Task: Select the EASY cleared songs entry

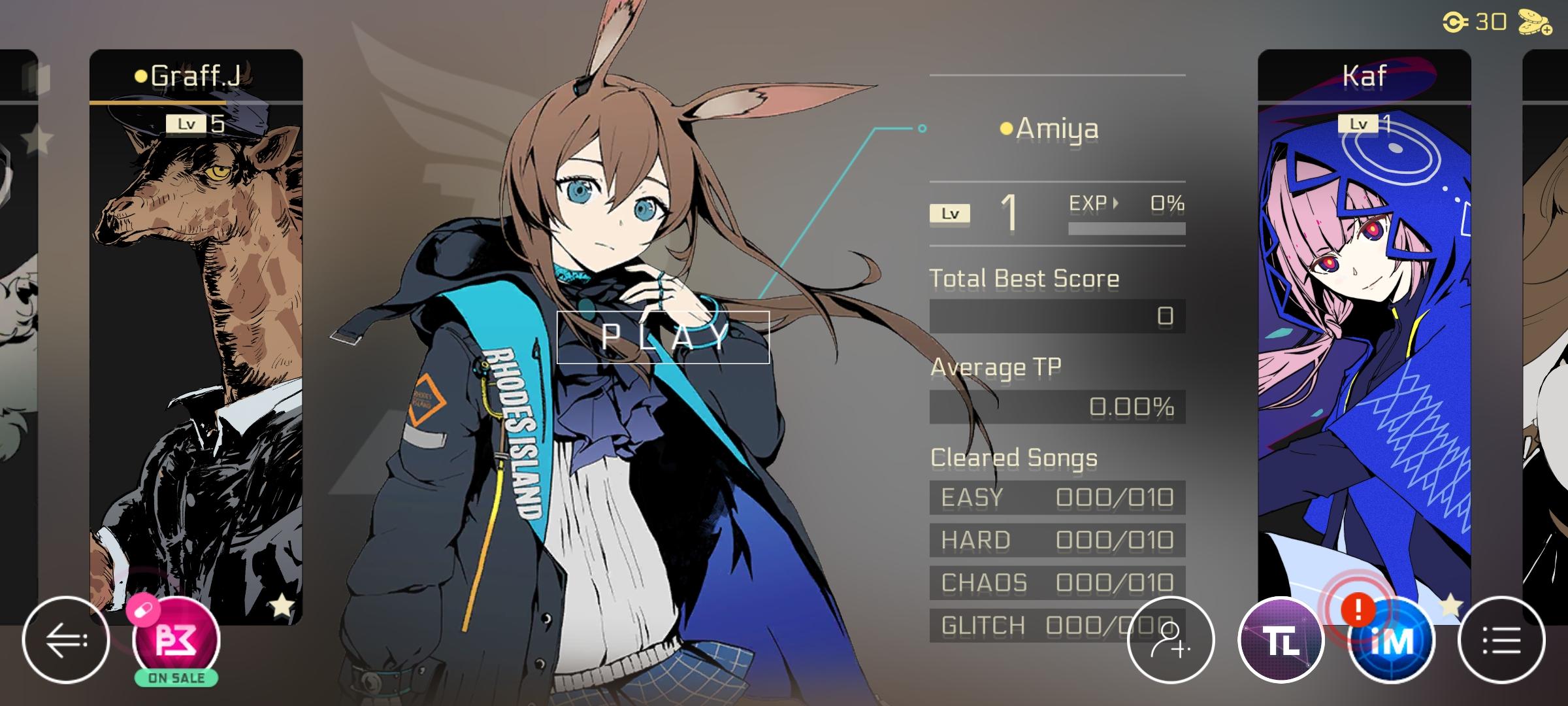Action: click(1056, 497)
